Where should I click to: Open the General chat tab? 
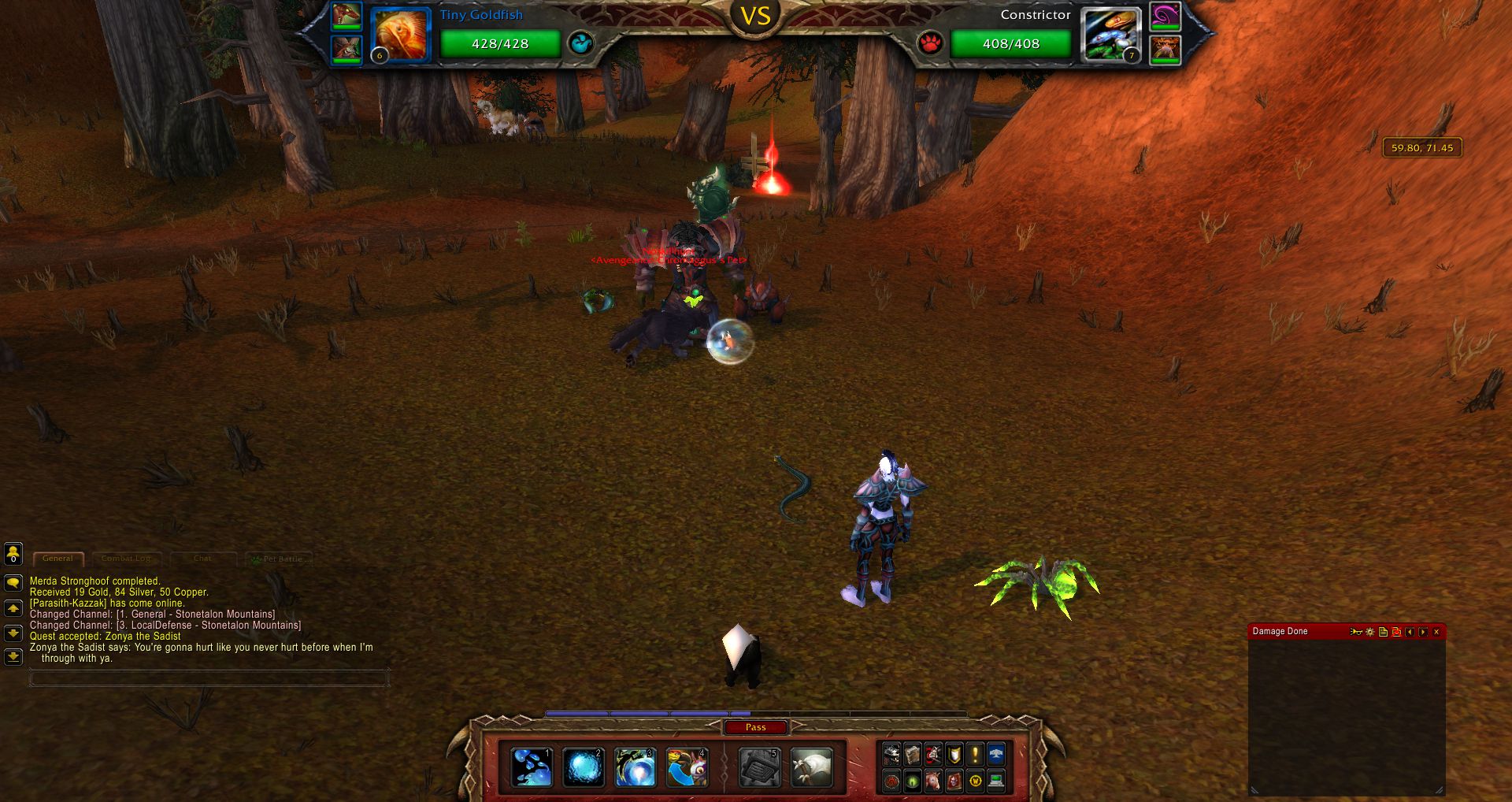point(57,559)
